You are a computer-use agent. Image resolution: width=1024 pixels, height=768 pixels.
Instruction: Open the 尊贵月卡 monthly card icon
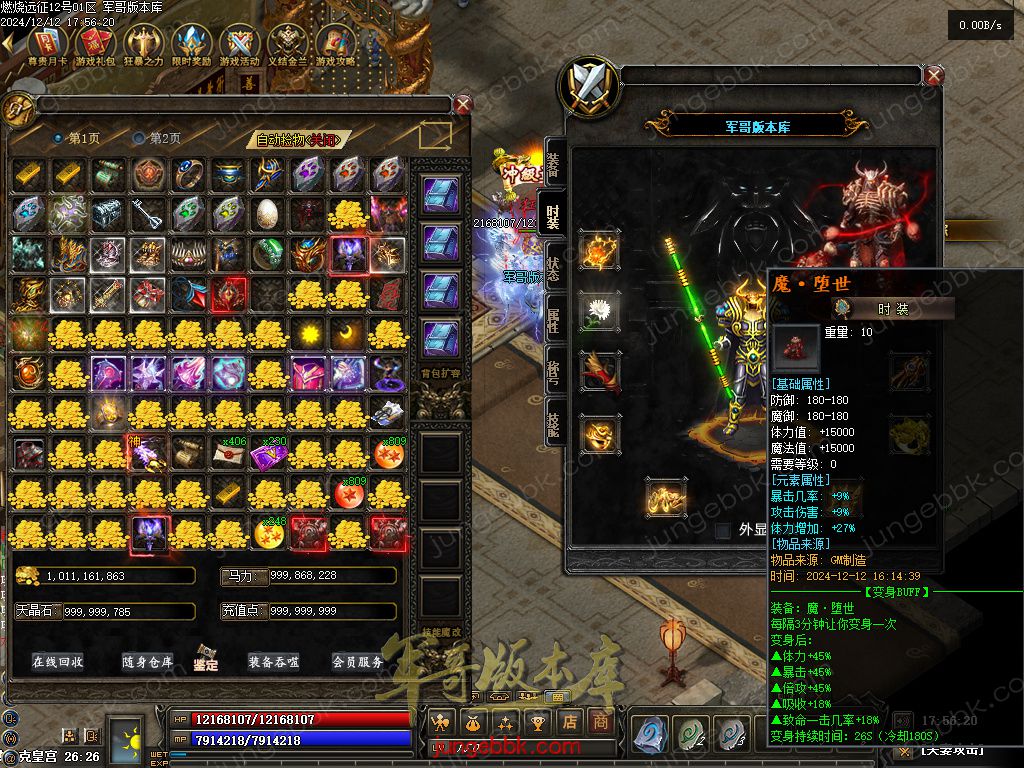47,45
